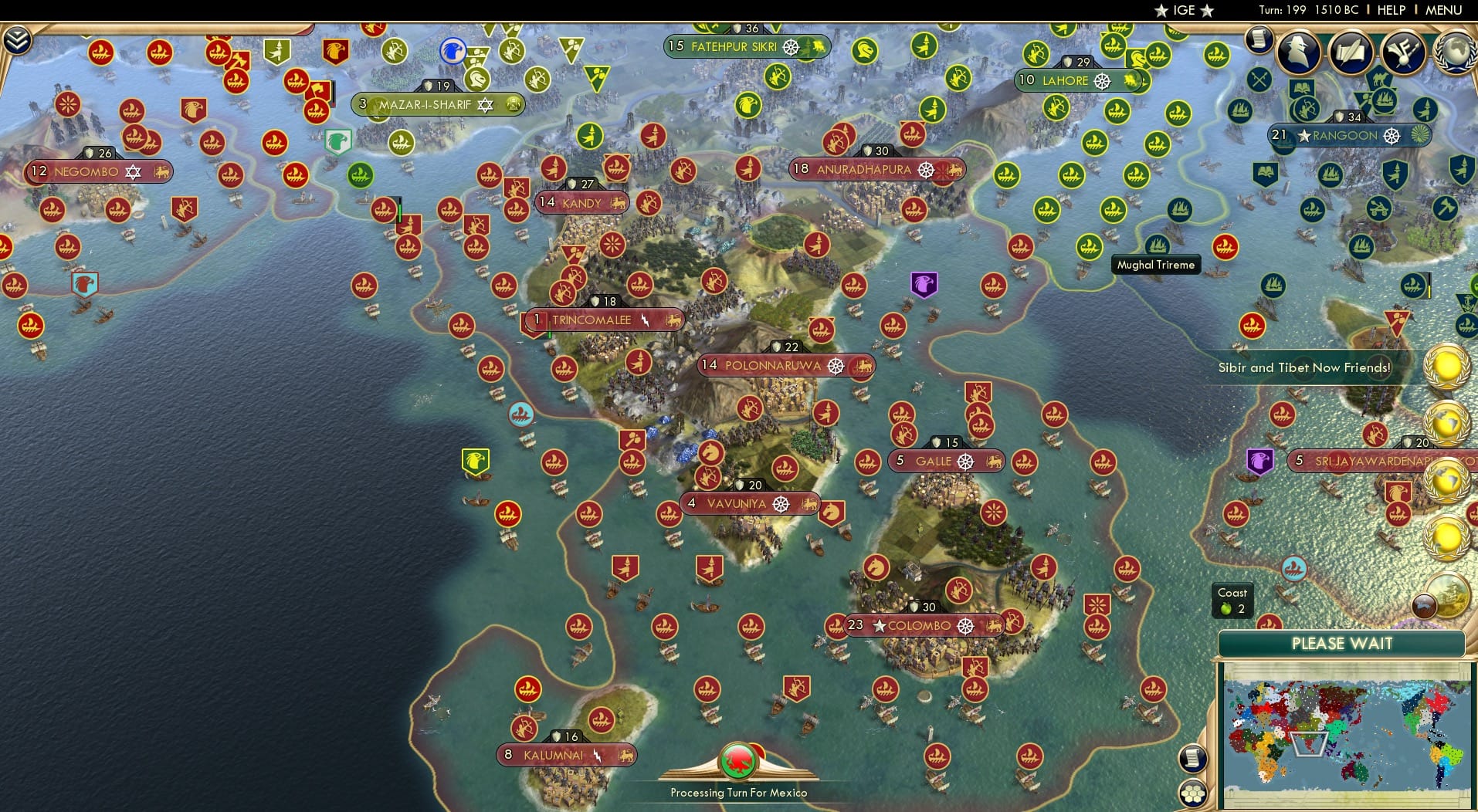Toggle strategic view with scroll icon beside minimap
Viewport: 1478px width, 812px height.
[x=1194, y=757]
